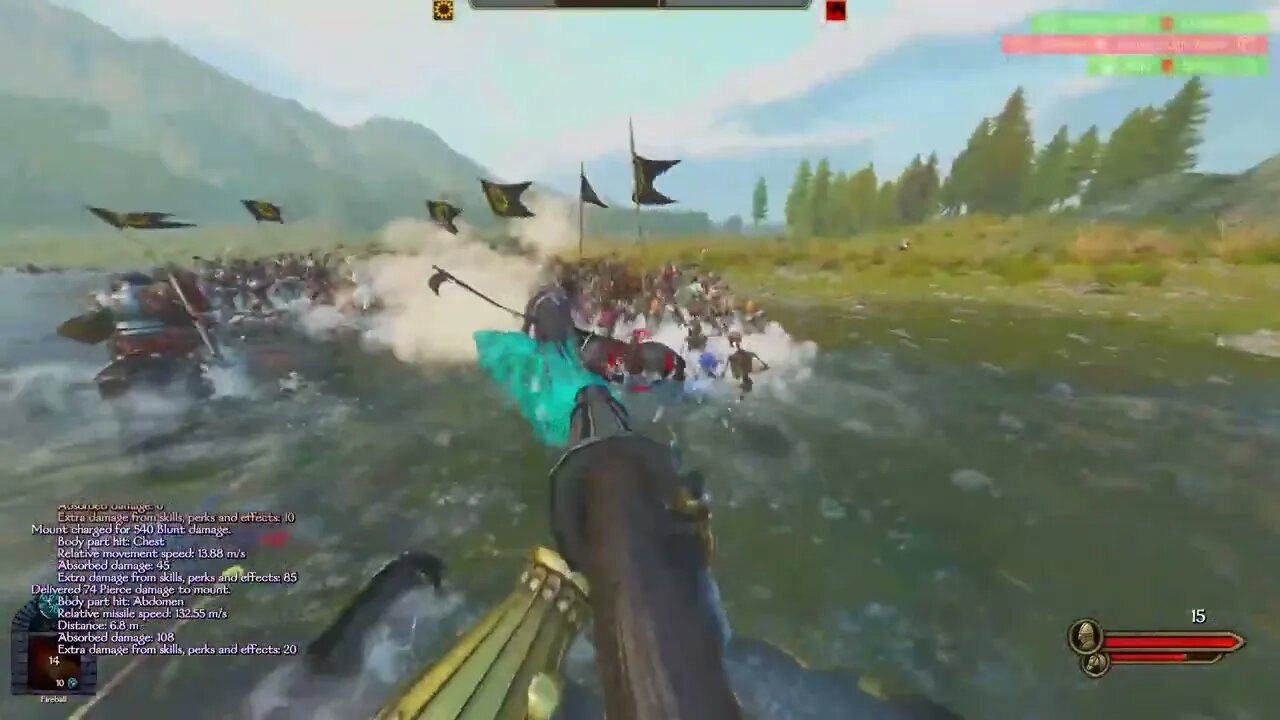This screenshot has width=1280, height=720.
Task: Click the blue crystal icon on the Fireball slot
Action: click(73, 684)
